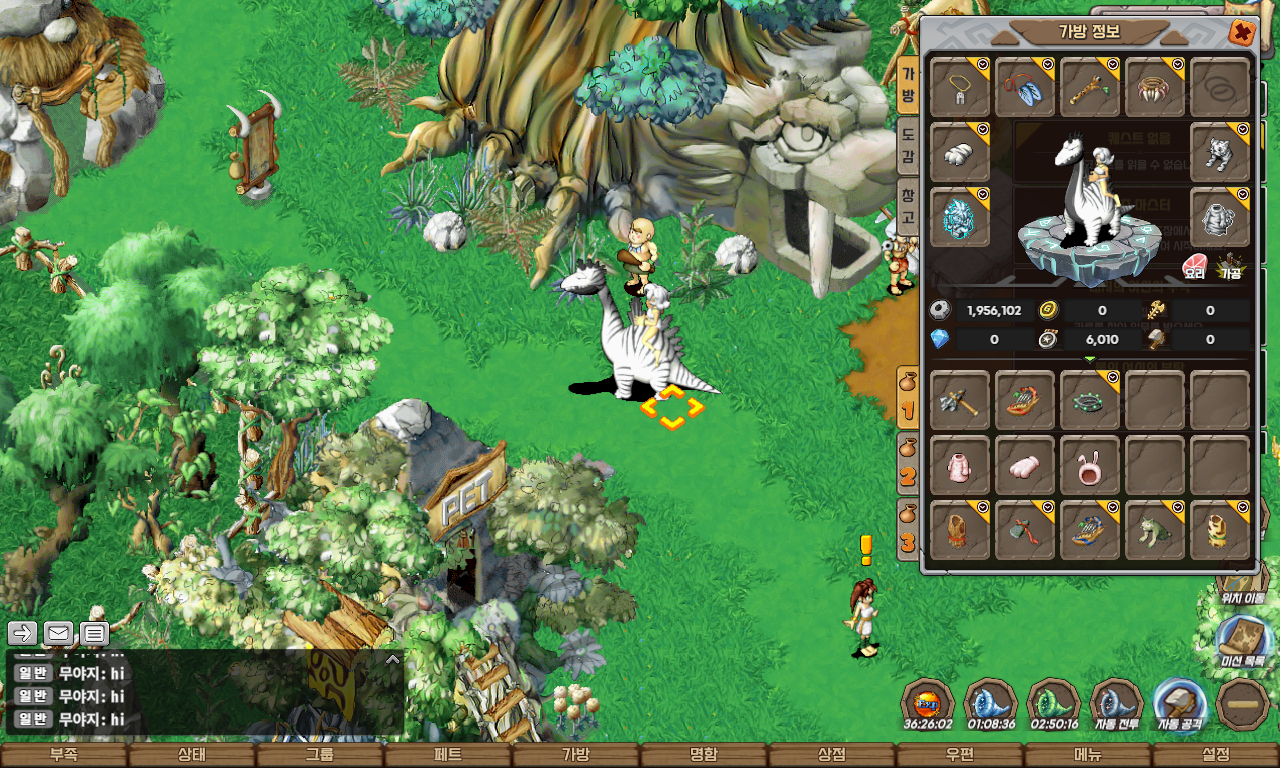Open the 가공 processing button
Screen dimensions: 1280x768
pos(1229,268)
